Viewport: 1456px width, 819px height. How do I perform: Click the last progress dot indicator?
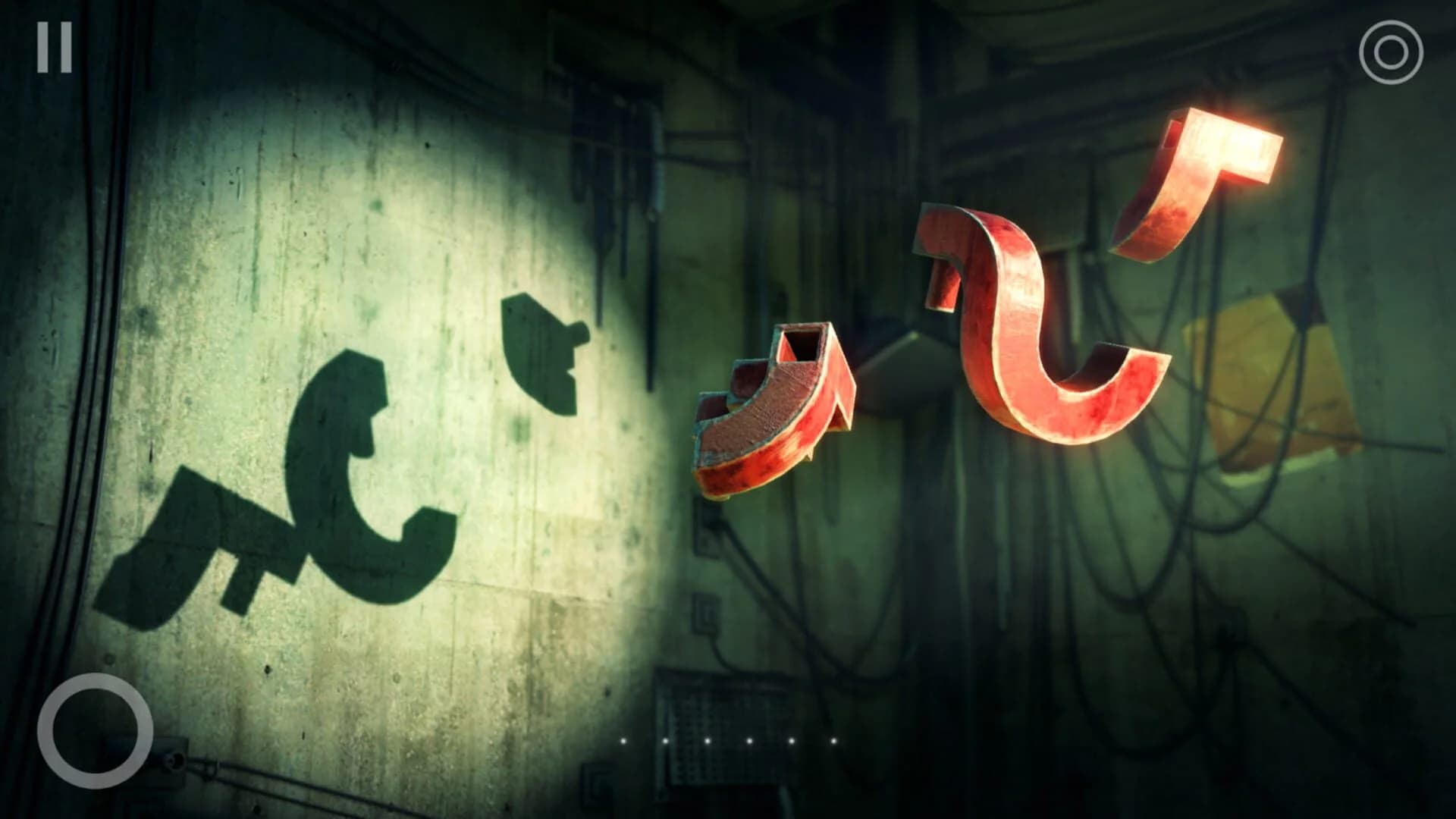(x=834, y=742)
